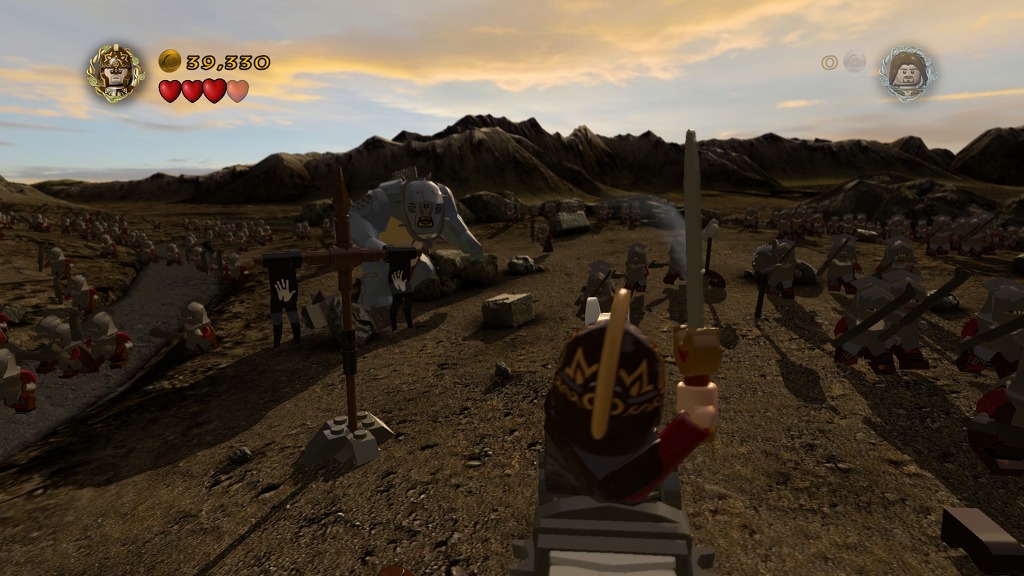Select the player one character portrait
Screen dimensions: 1024x576
click(x=115, y=73)
